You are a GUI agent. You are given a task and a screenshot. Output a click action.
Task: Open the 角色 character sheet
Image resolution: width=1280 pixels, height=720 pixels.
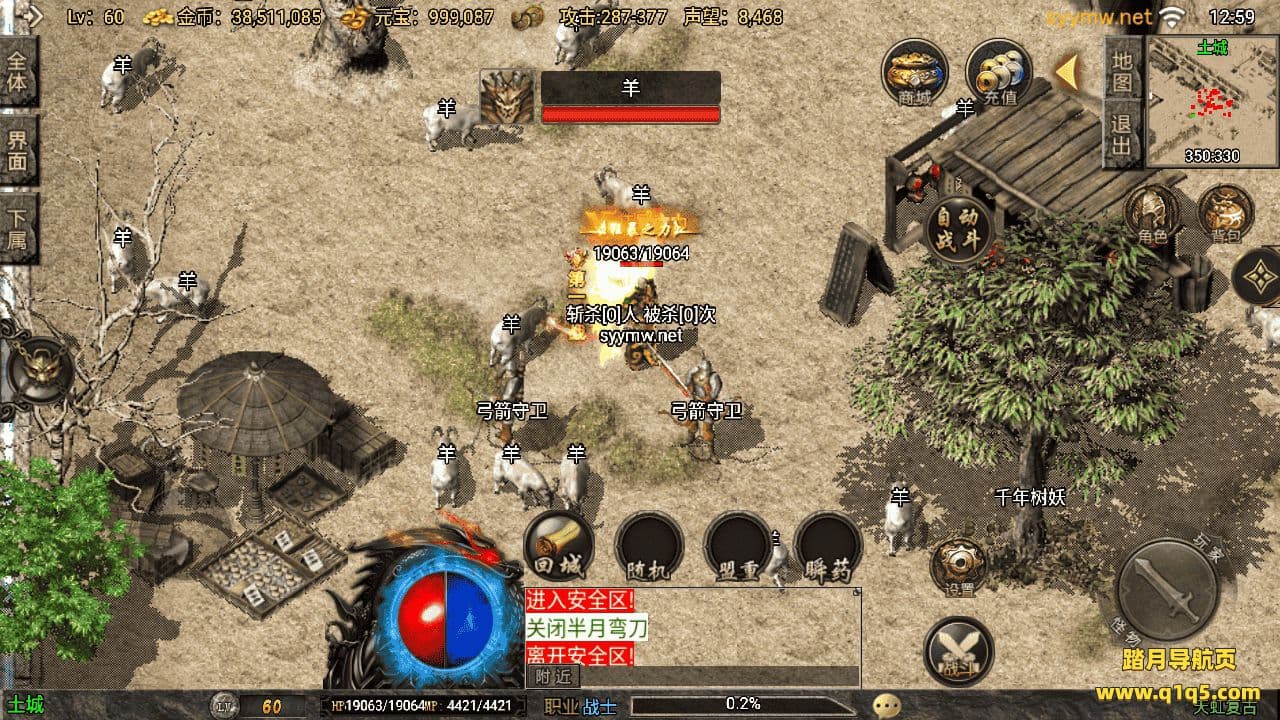[1153, 214]
